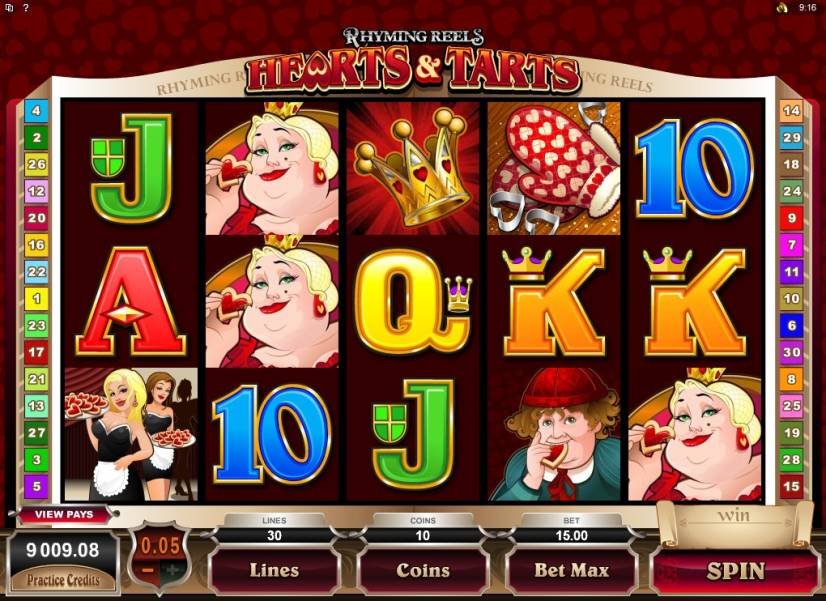The height and width of the screenshot is (601, 826).
Task: Spin the reels
Action: (734, 571)
